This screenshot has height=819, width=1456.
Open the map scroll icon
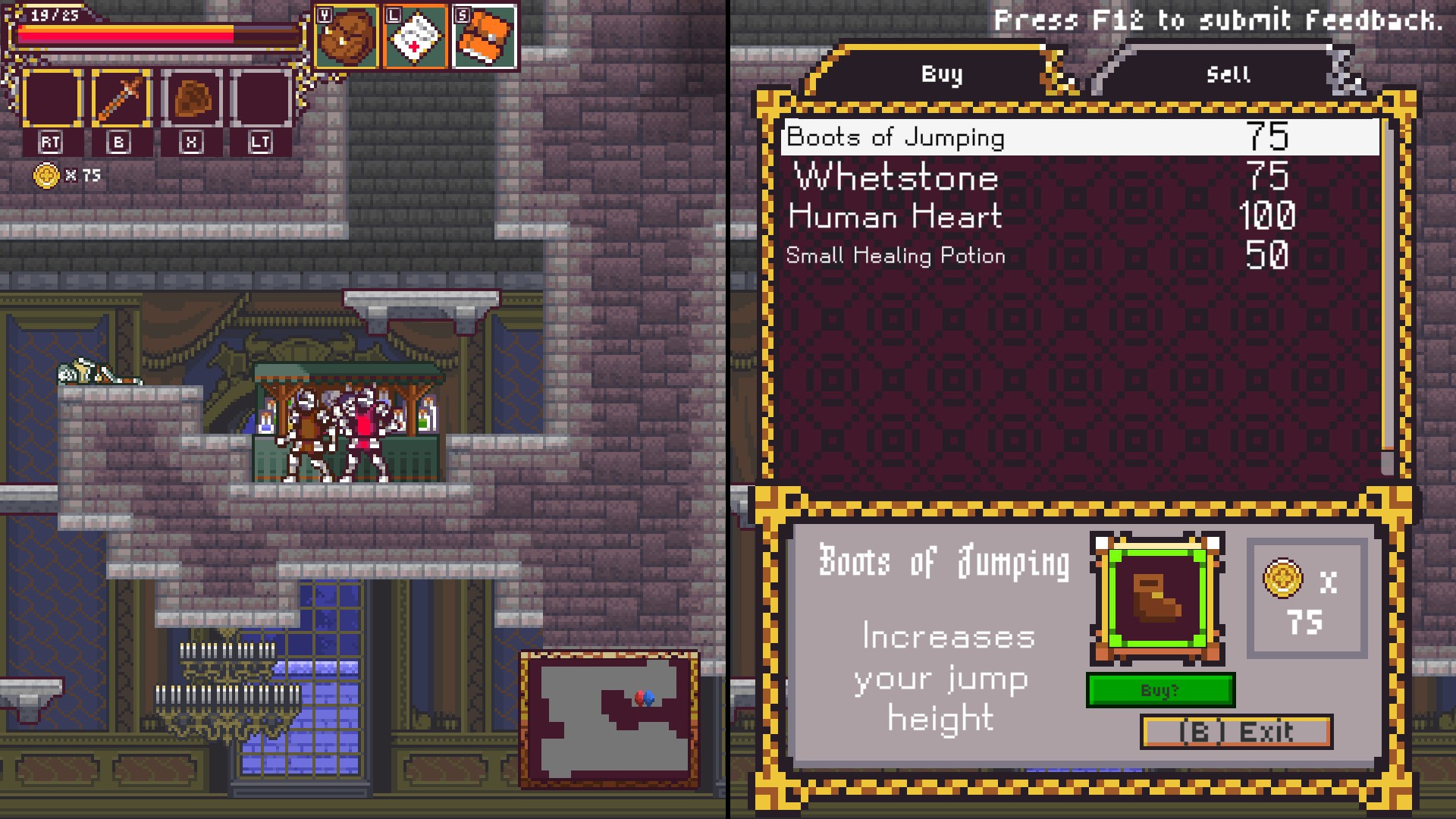416,36
